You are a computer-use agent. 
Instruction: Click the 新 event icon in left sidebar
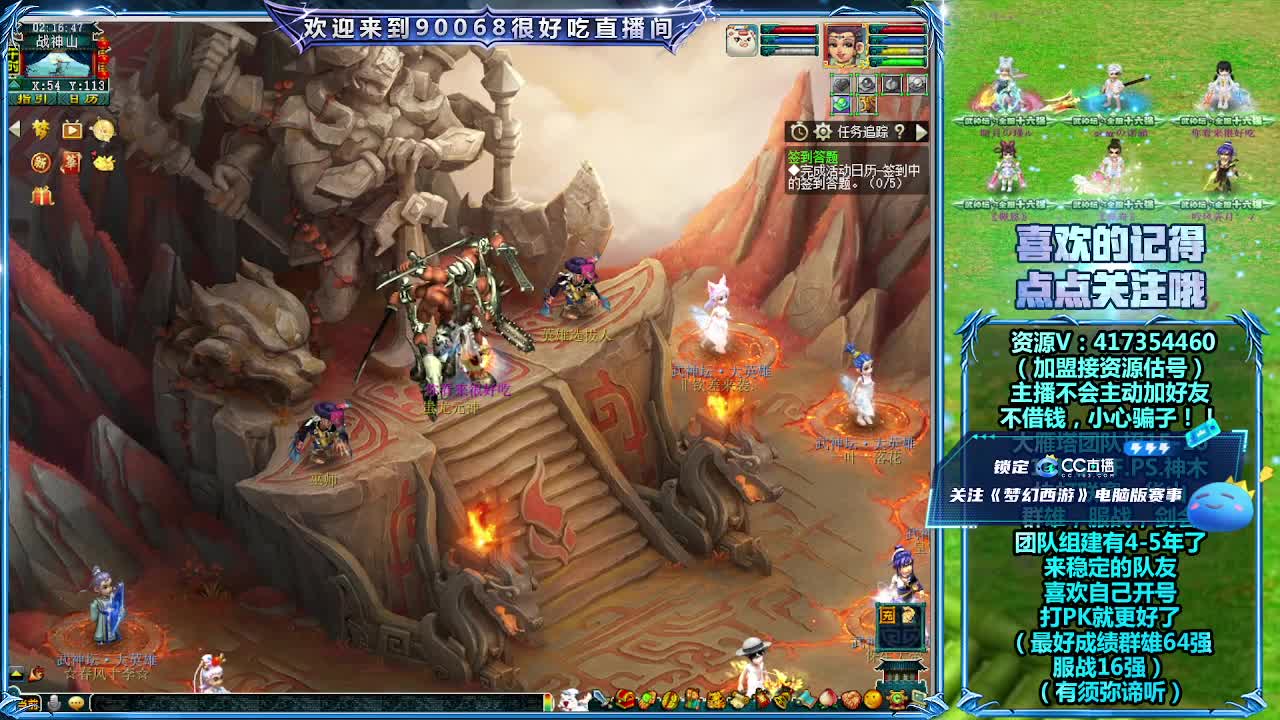pos(41,163)
